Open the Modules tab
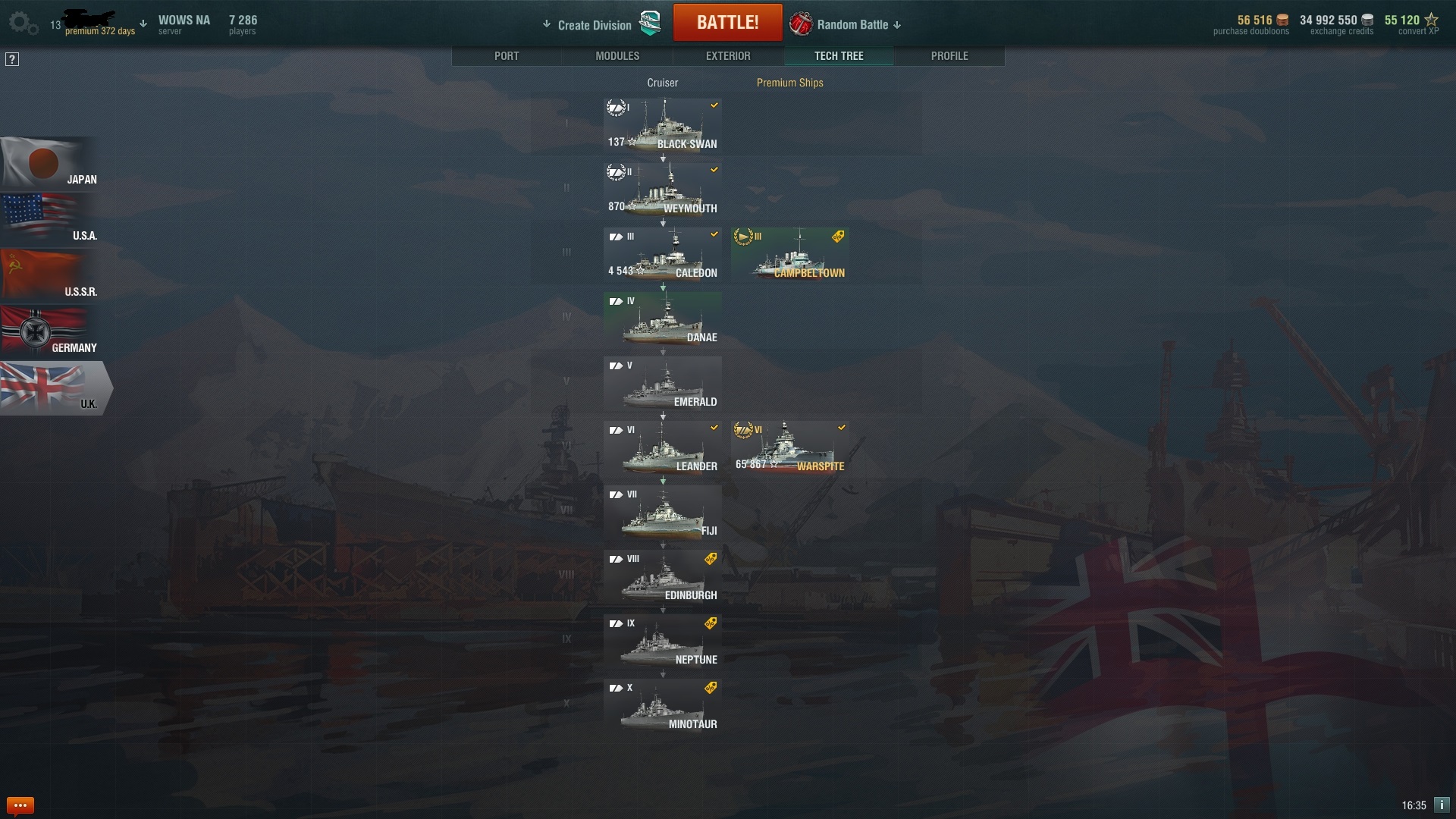Image resolution: width=1456 pixels, height=819 pixels. 617,56
